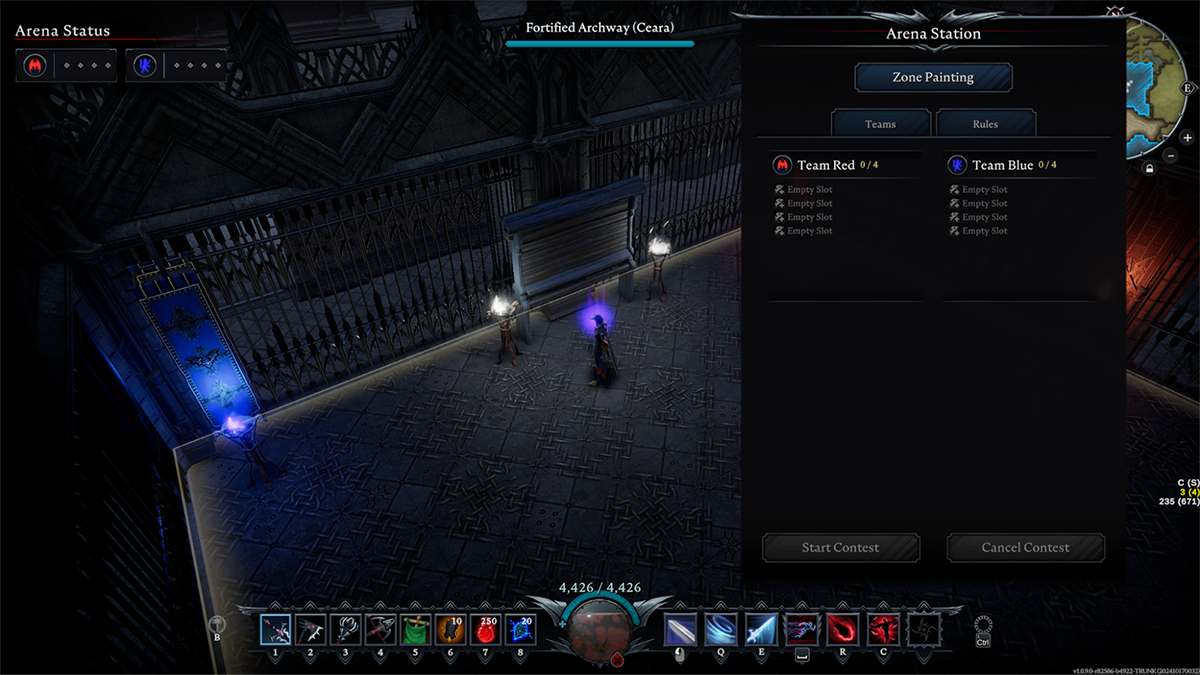The width and height of the screenshot is (1200, 675).
Task: Toggle the minimap lock icon
Action: tap(1150, 167)
